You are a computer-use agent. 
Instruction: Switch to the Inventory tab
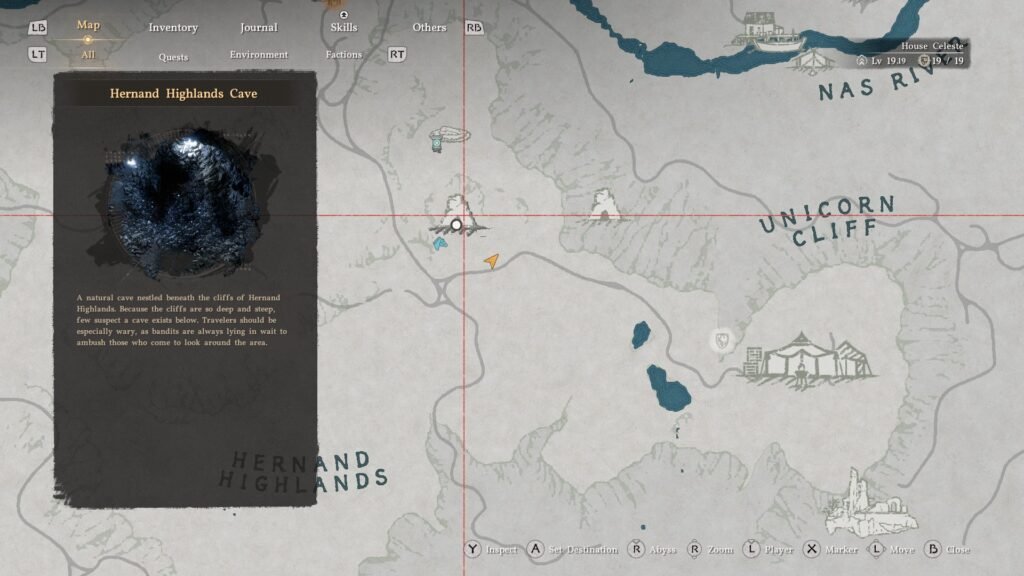coord(173,27)
